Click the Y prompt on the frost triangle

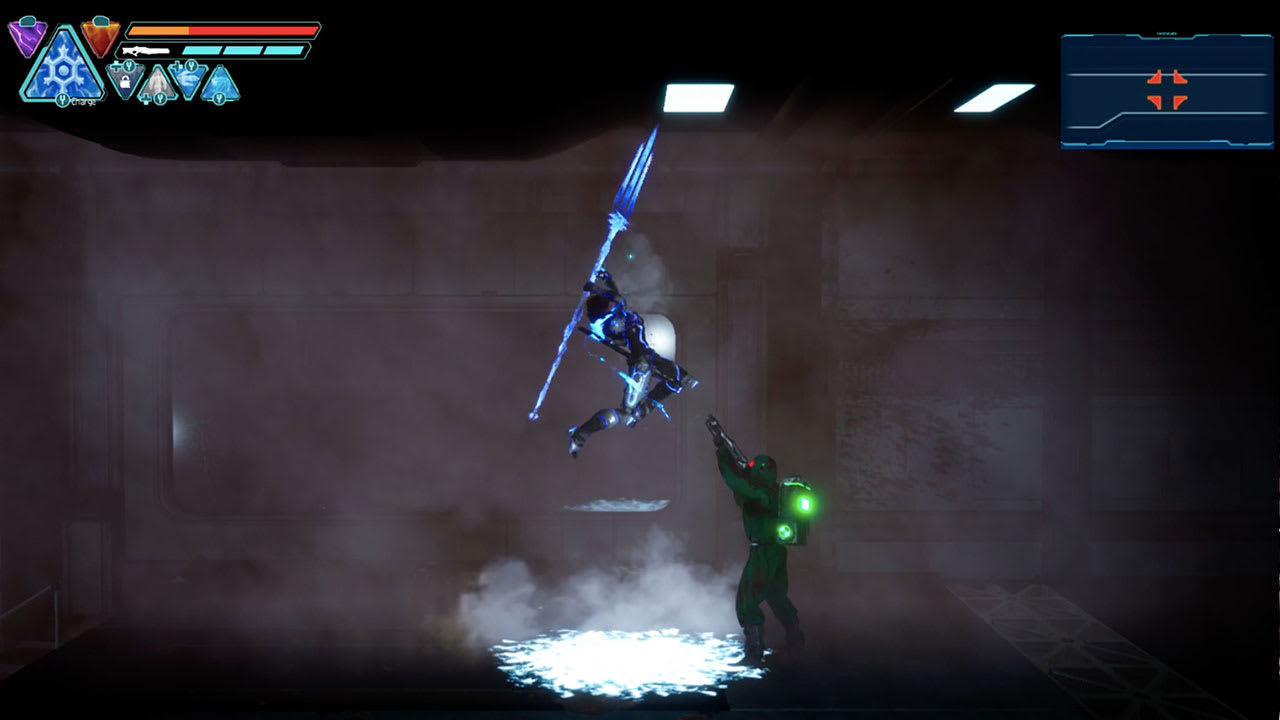click(x=219, y=97)
